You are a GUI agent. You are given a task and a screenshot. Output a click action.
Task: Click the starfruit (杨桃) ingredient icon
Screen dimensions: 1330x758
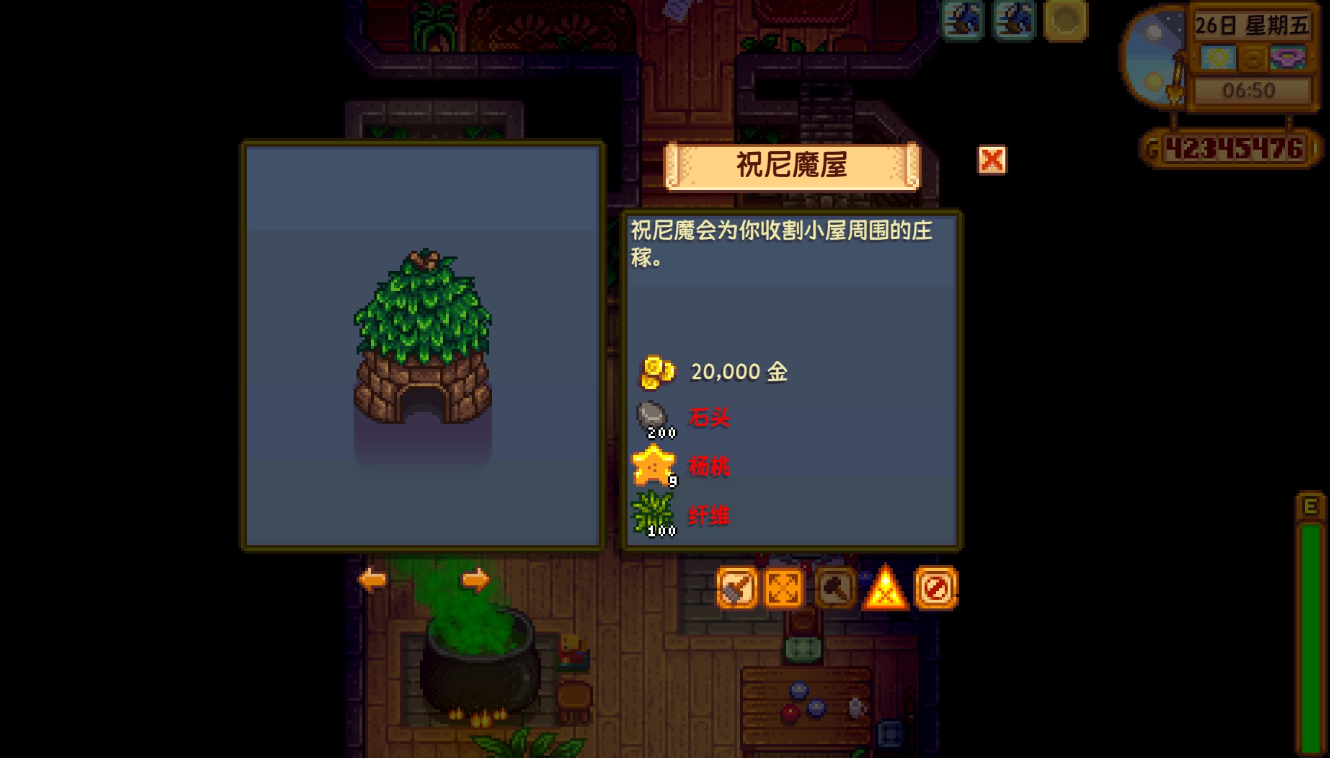point(652,464)
